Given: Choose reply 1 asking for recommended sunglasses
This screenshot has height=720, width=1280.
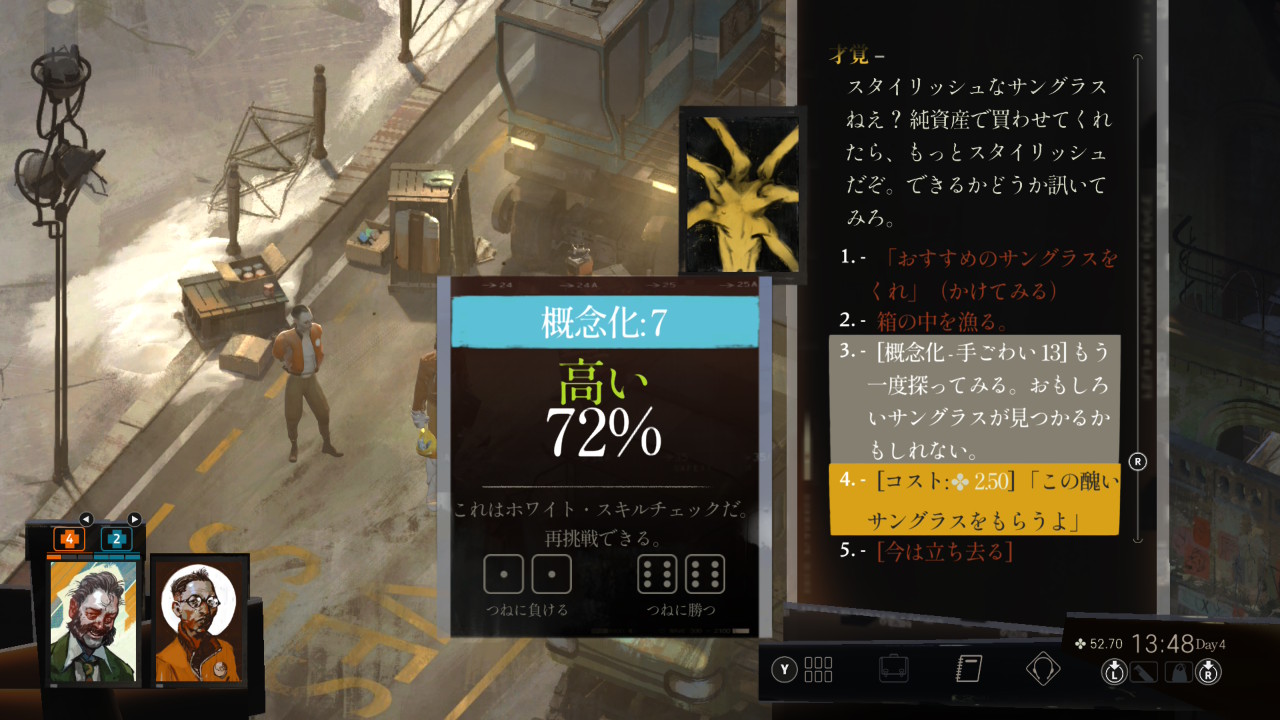Looking at the screenshot, I should 1000,274.
